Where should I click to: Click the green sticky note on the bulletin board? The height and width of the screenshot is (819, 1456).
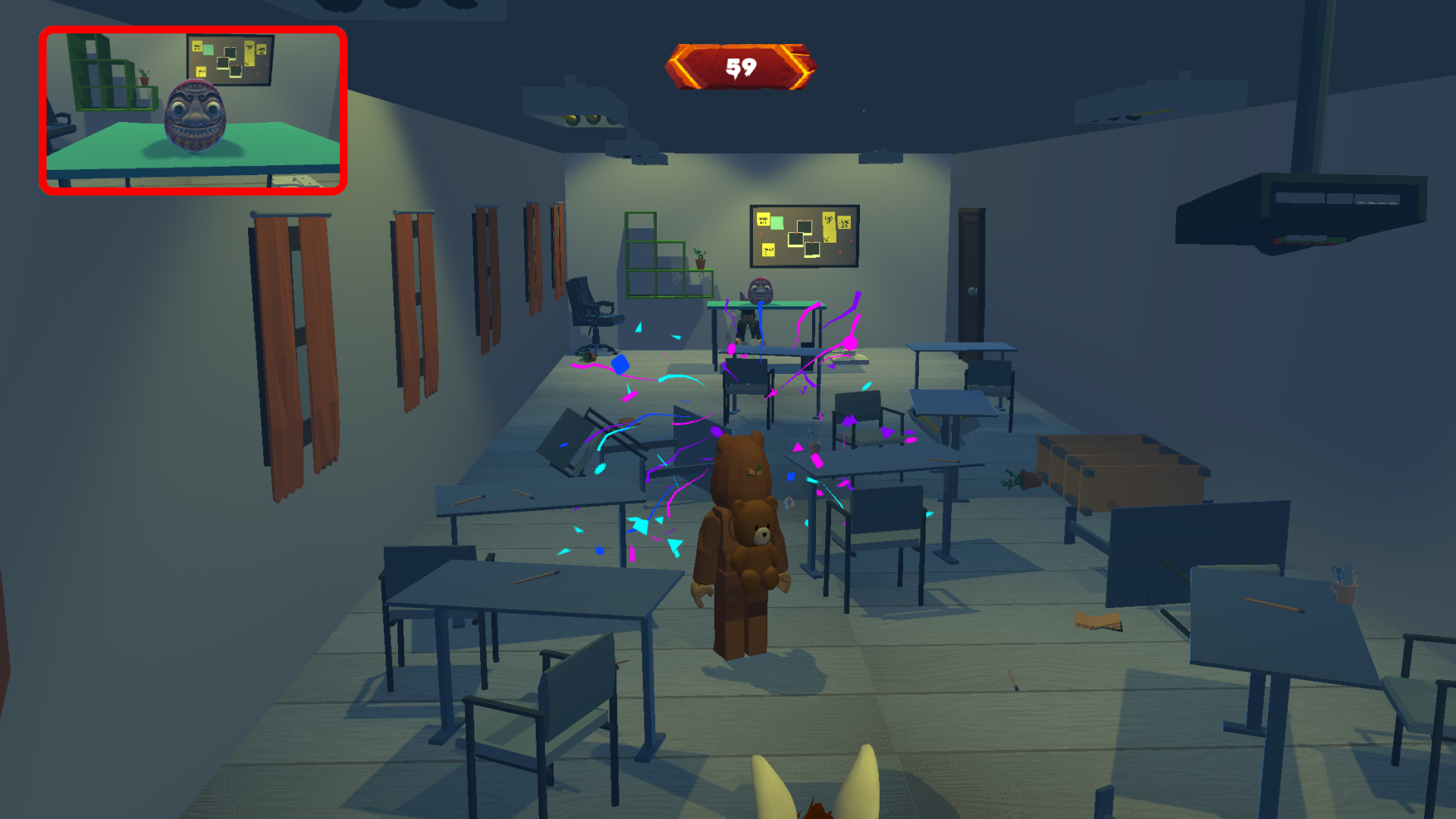tap(777, 224)
